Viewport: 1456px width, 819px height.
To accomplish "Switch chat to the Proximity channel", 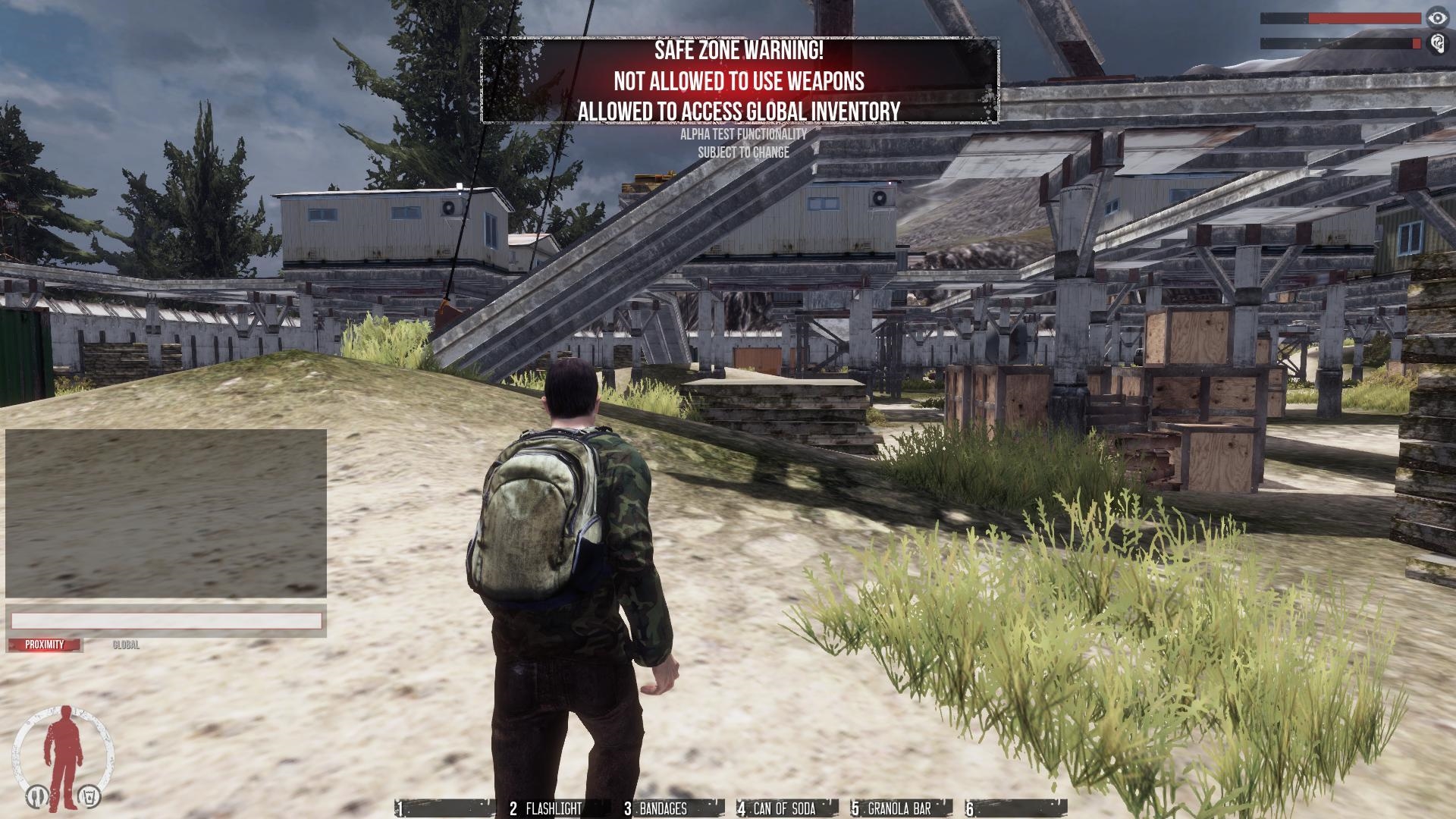I will click(45, 645).
